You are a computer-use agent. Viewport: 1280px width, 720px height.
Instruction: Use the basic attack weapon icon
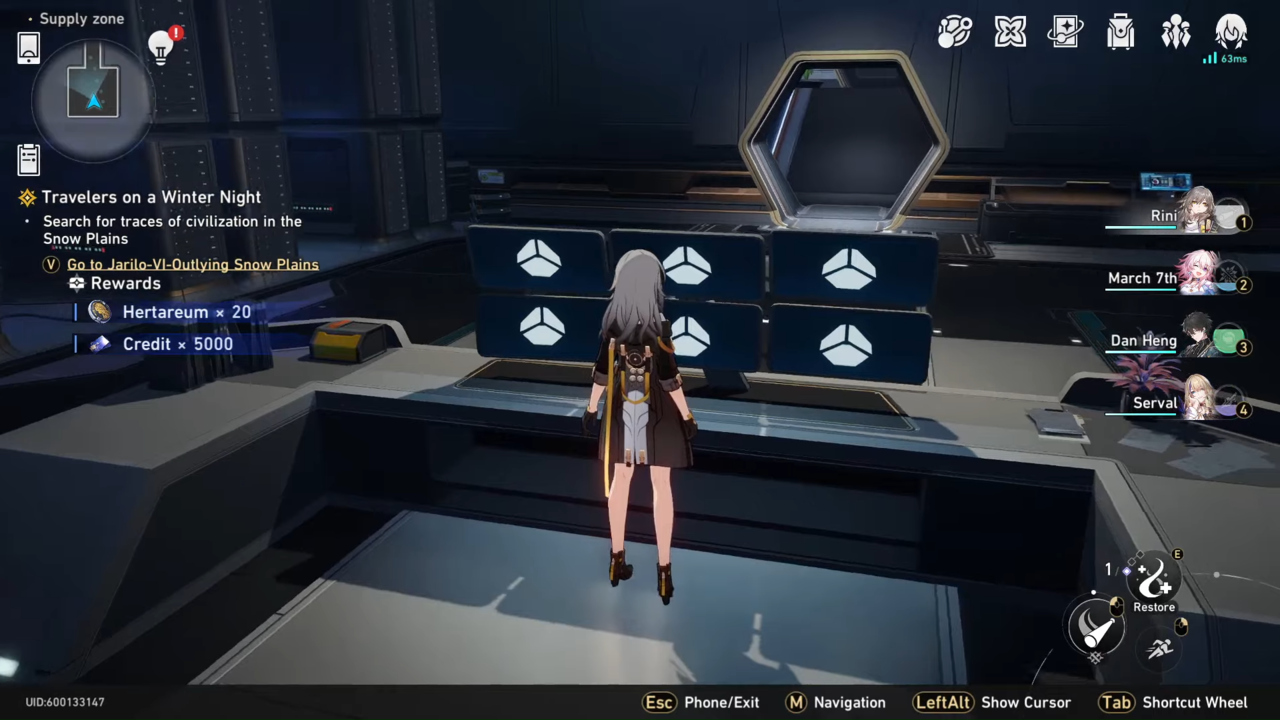coord(1096,627)
